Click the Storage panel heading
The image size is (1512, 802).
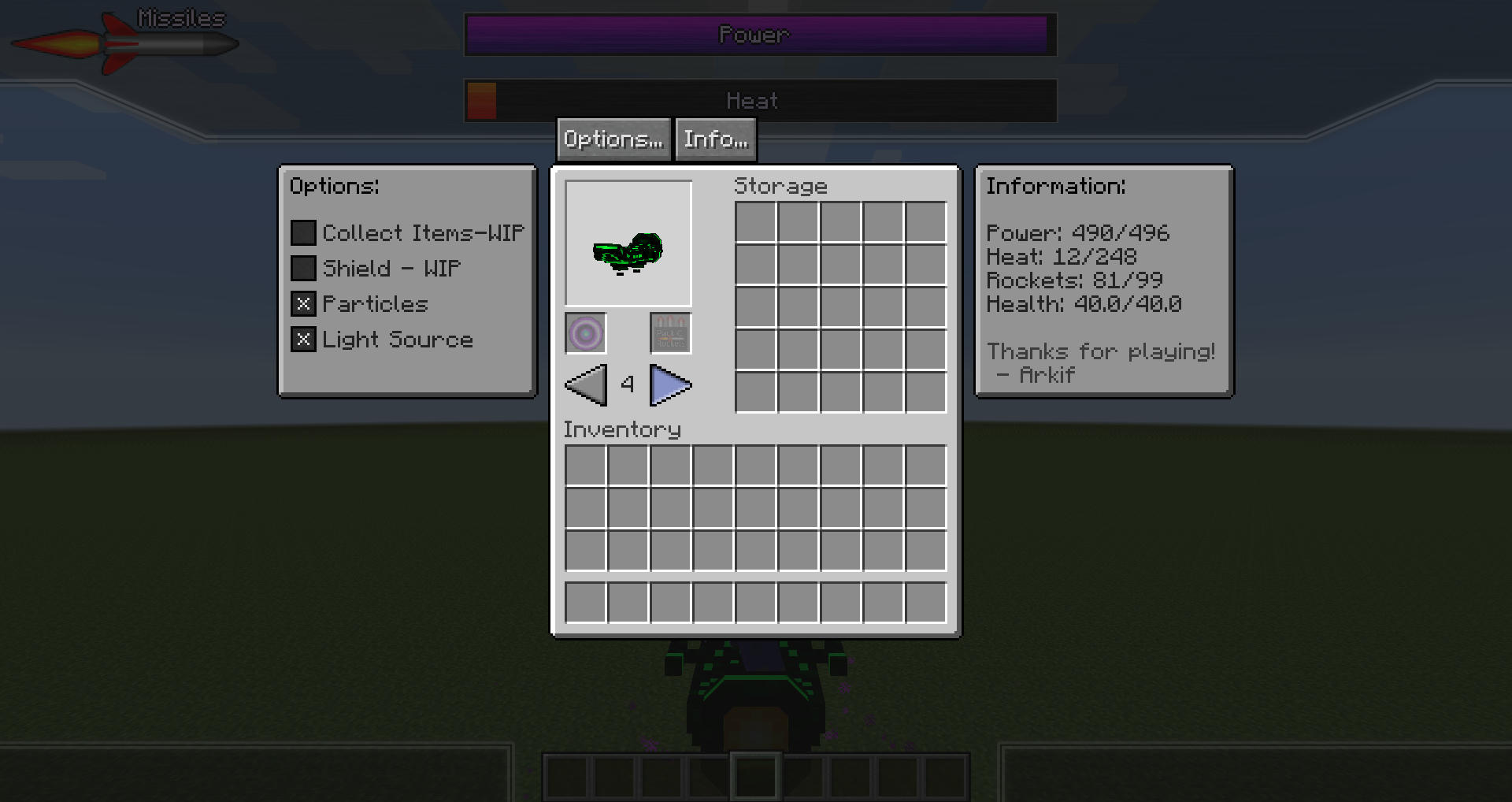coord(780,186)
